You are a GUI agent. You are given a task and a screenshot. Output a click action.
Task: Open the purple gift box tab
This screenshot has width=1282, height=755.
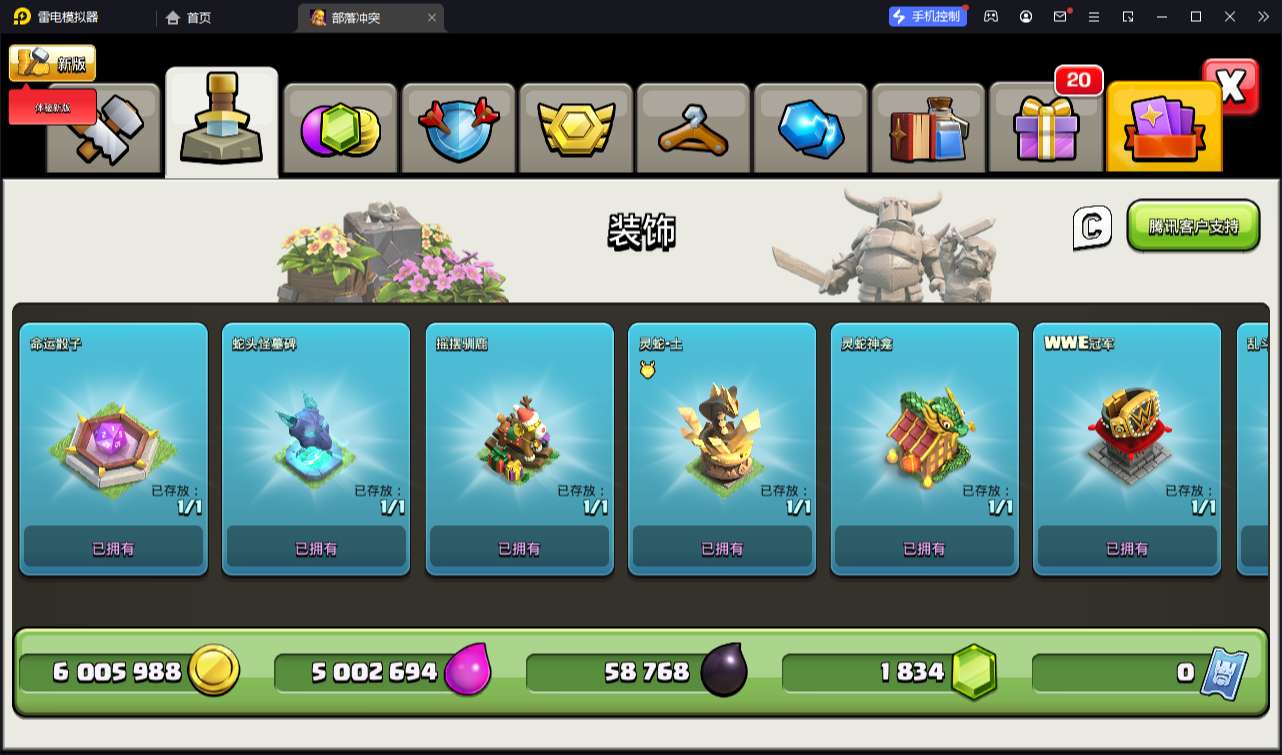click(x=1046, y=130)
